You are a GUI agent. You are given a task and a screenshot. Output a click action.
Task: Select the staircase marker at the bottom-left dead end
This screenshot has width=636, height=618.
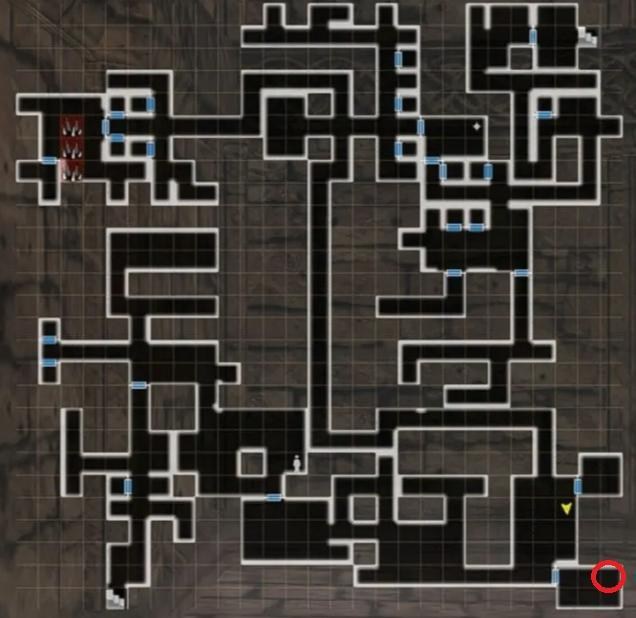117,597
